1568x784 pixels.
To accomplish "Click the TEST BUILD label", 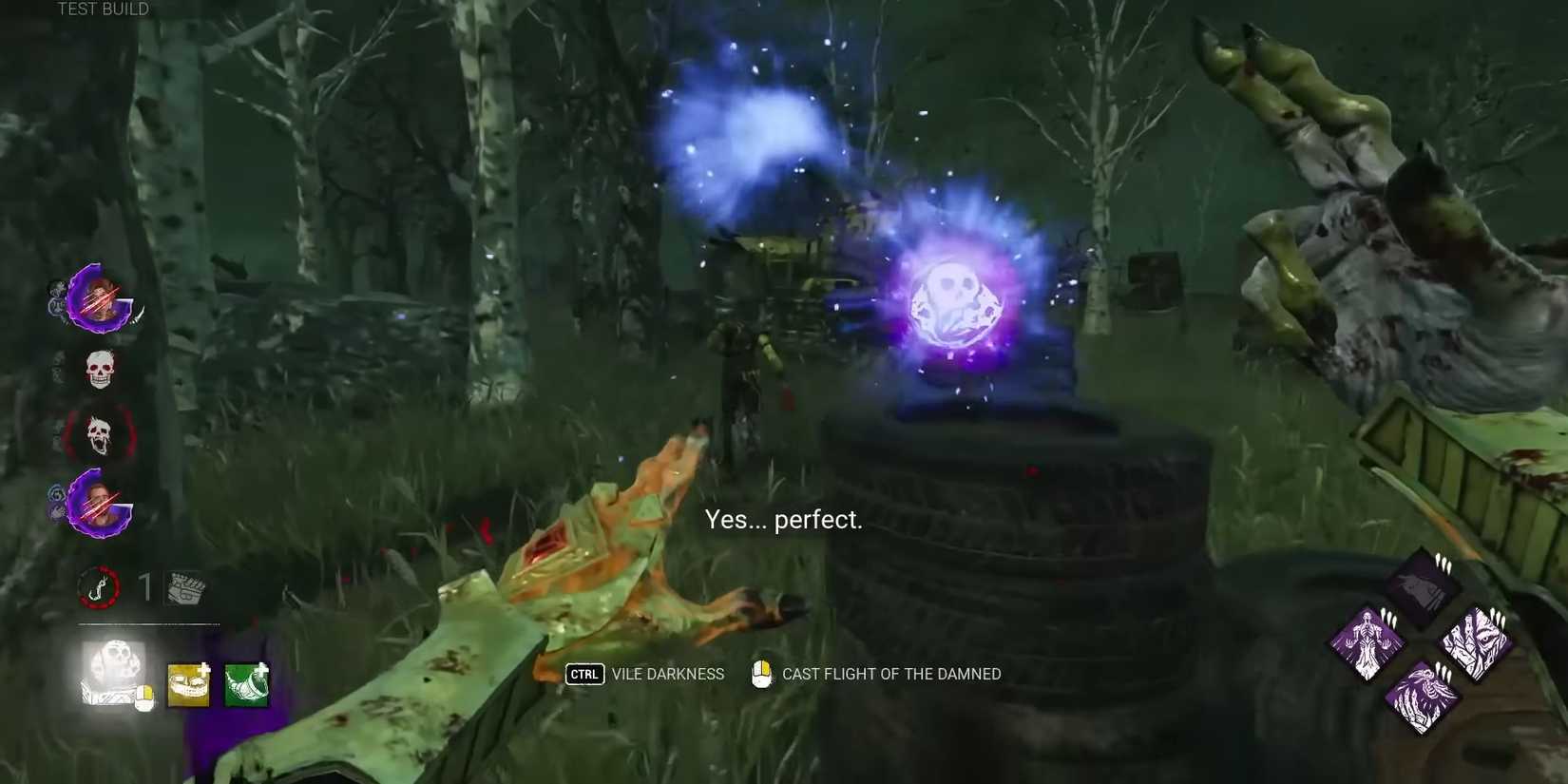I will (101, 9).
